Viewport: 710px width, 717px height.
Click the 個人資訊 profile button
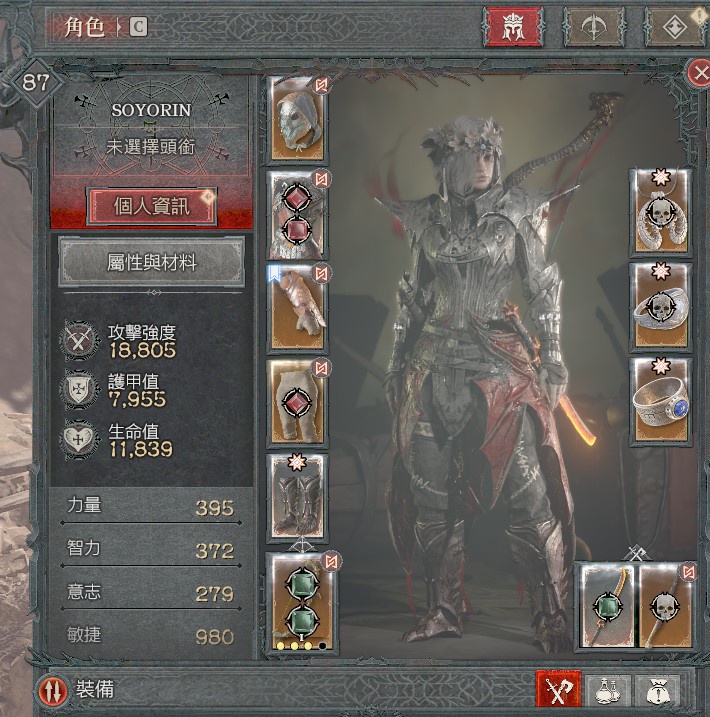point(152,207)
